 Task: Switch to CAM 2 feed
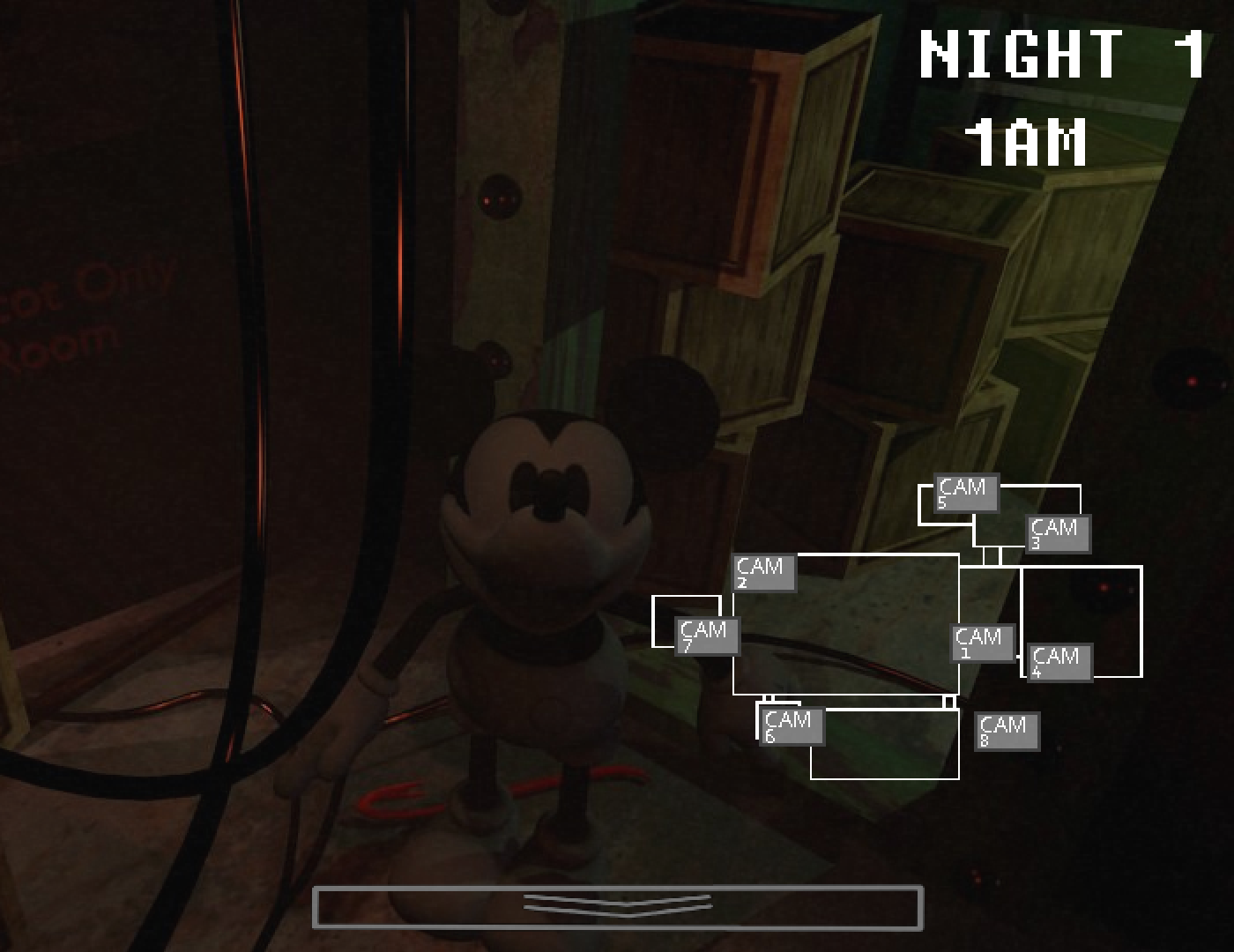[763, 575]
